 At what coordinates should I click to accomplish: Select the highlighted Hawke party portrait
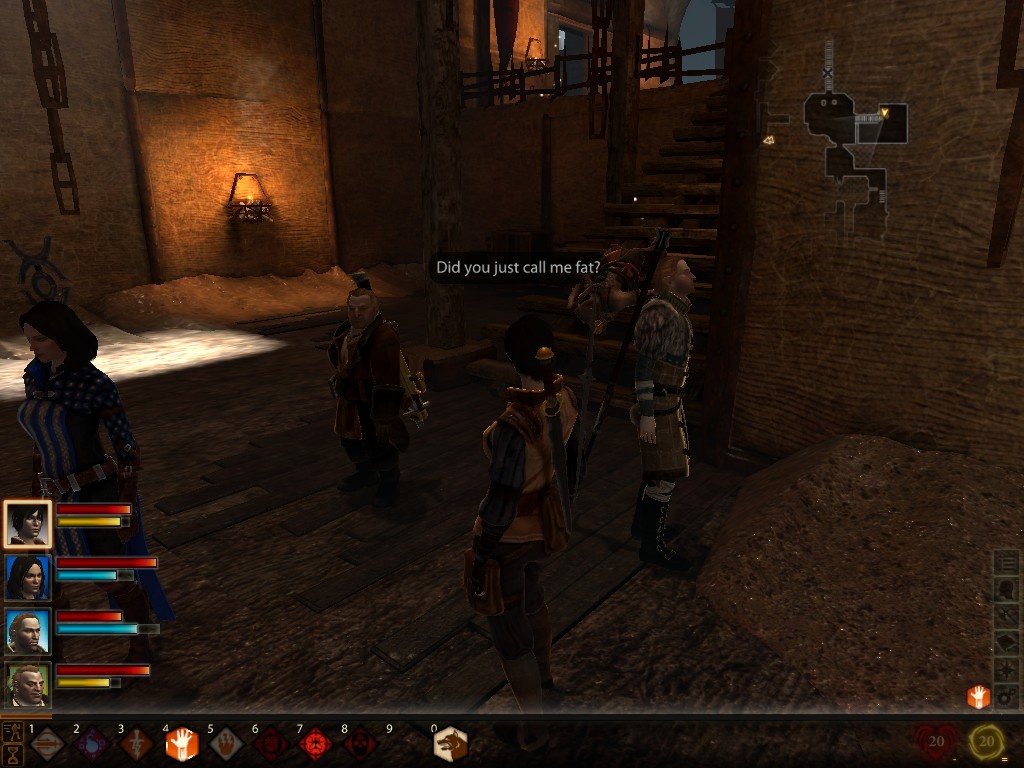click(27, 523)
